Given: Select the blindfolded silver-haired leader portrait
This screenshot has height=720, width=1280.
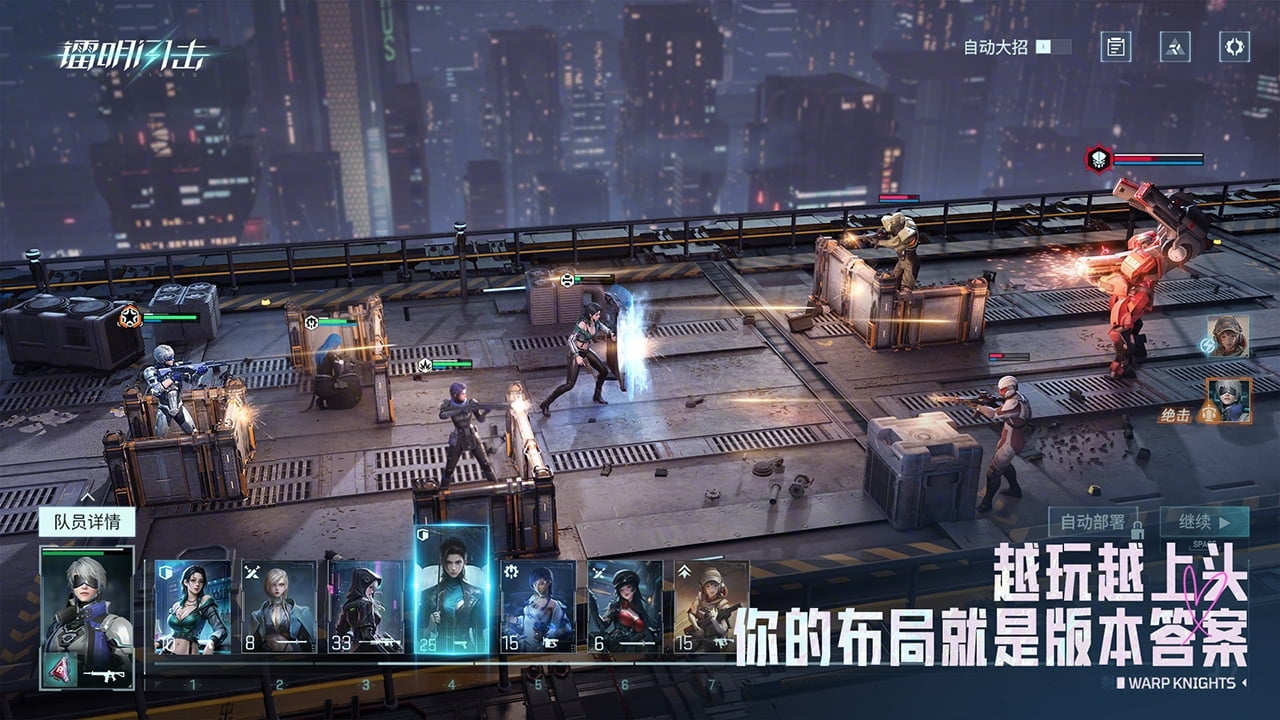Looking at the screenshot, I should pyautogui.click(x=86, y=605).
